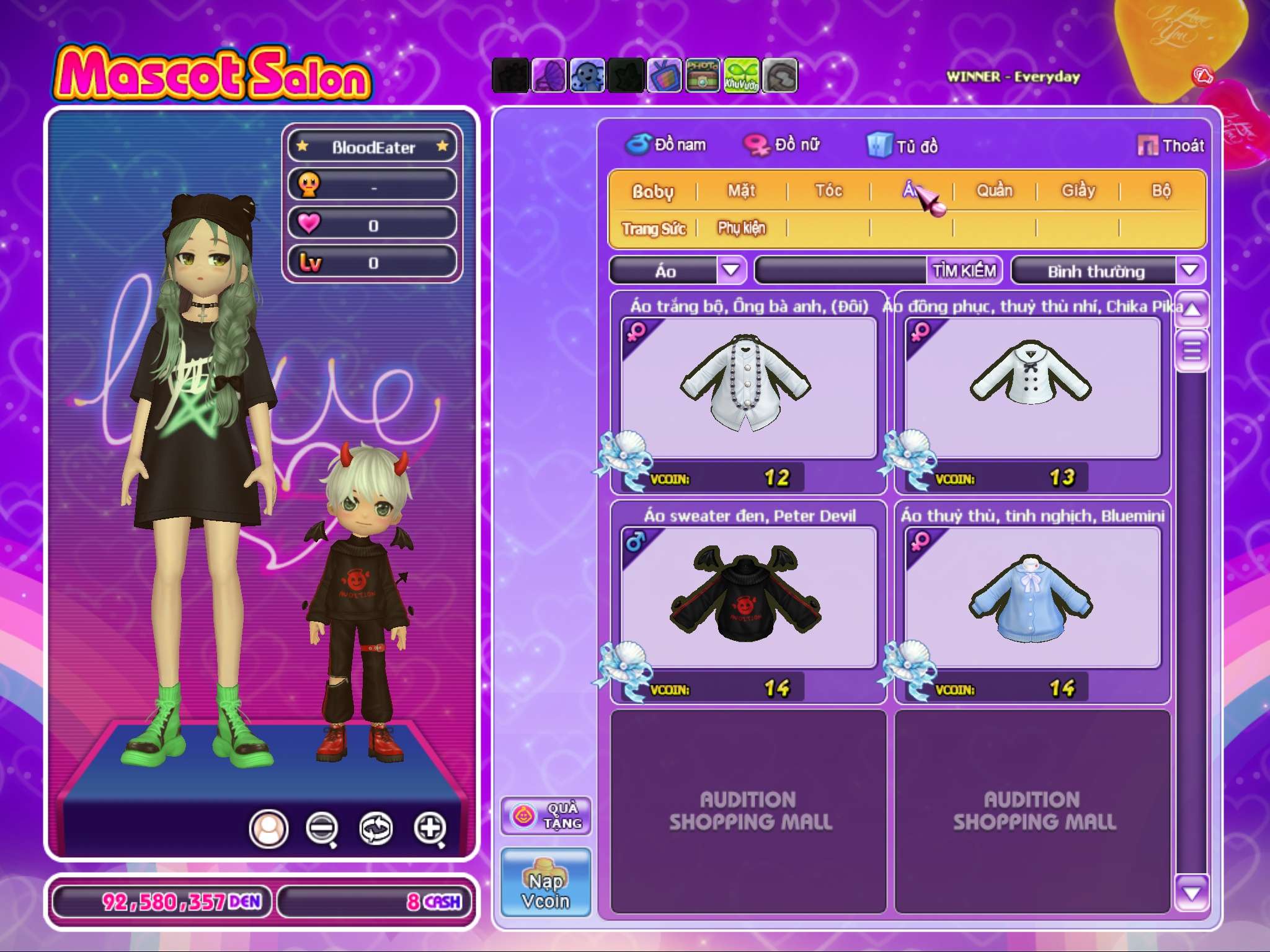Click the Nạp Vcoin top-up button

point(546,883)
